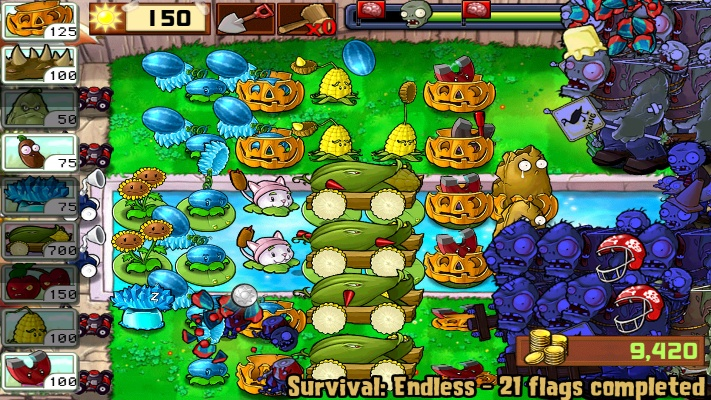The image size is (711, 400).
Task: Select the Pumpkin seed packet
Action: [x=39, y=20]
